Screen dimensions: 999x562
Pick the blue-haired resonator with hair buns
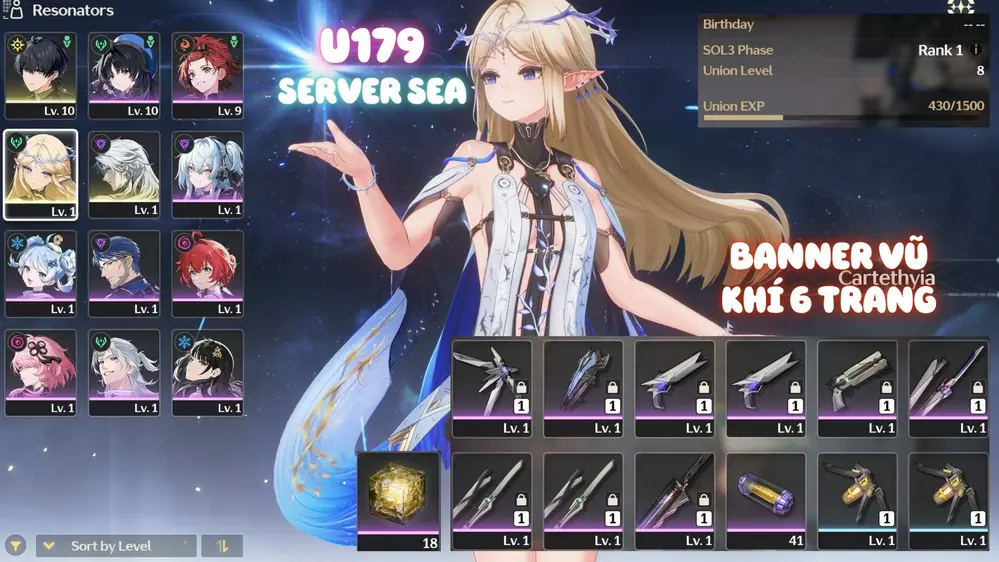40,273
